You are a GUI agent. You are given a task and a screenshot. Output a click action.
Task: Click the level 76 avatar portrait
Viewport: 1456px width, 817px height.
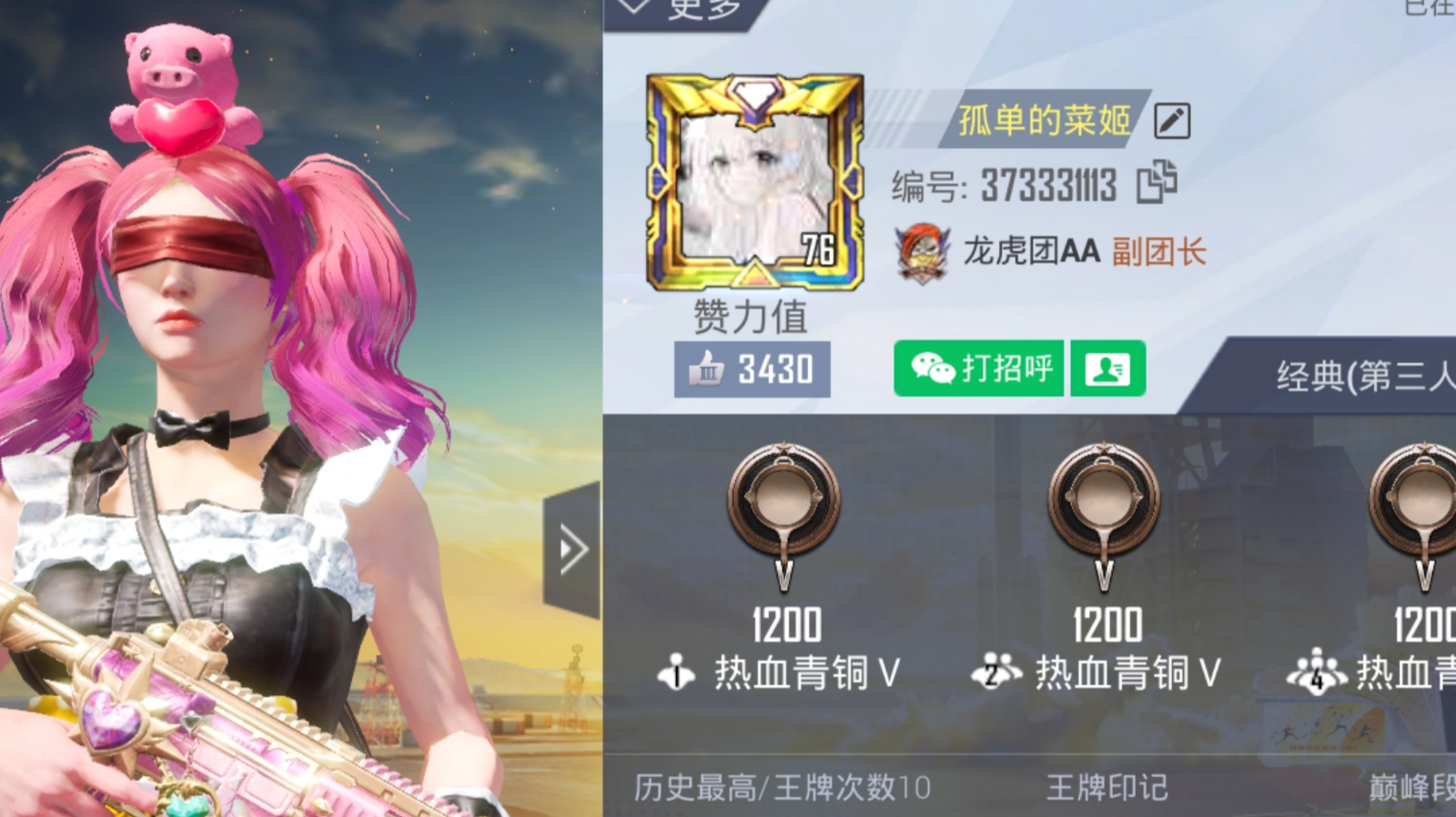pos(755,183)
